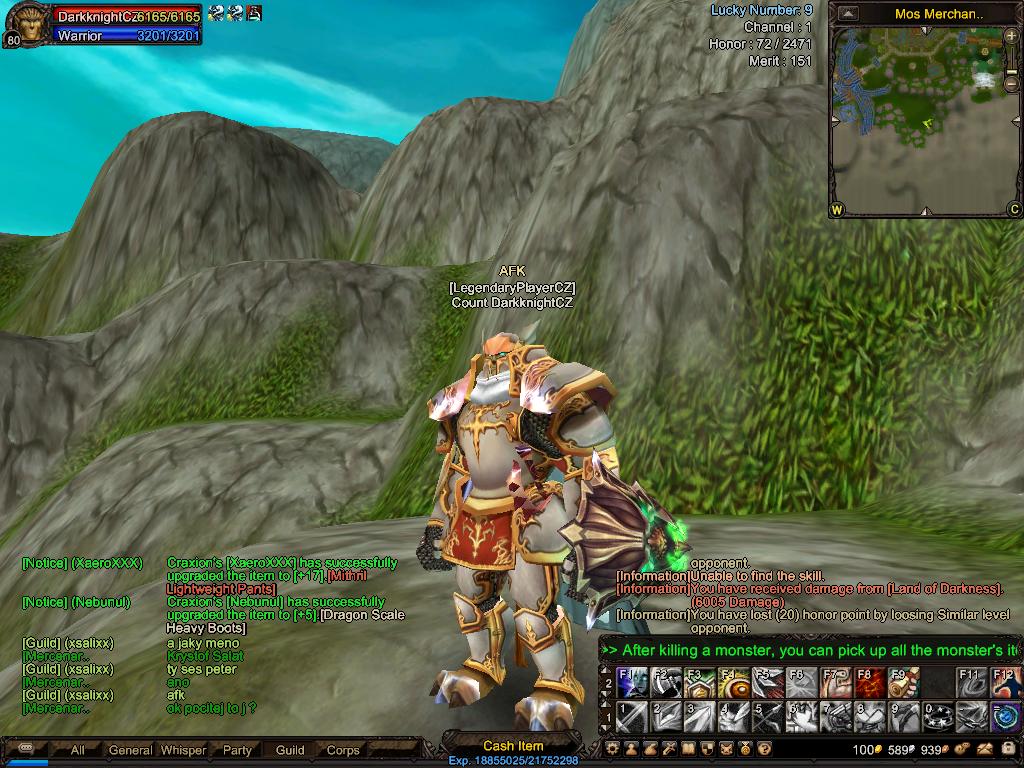Switch to the All chat tab
1024x768 pixels.
click(x=77, y=750)
